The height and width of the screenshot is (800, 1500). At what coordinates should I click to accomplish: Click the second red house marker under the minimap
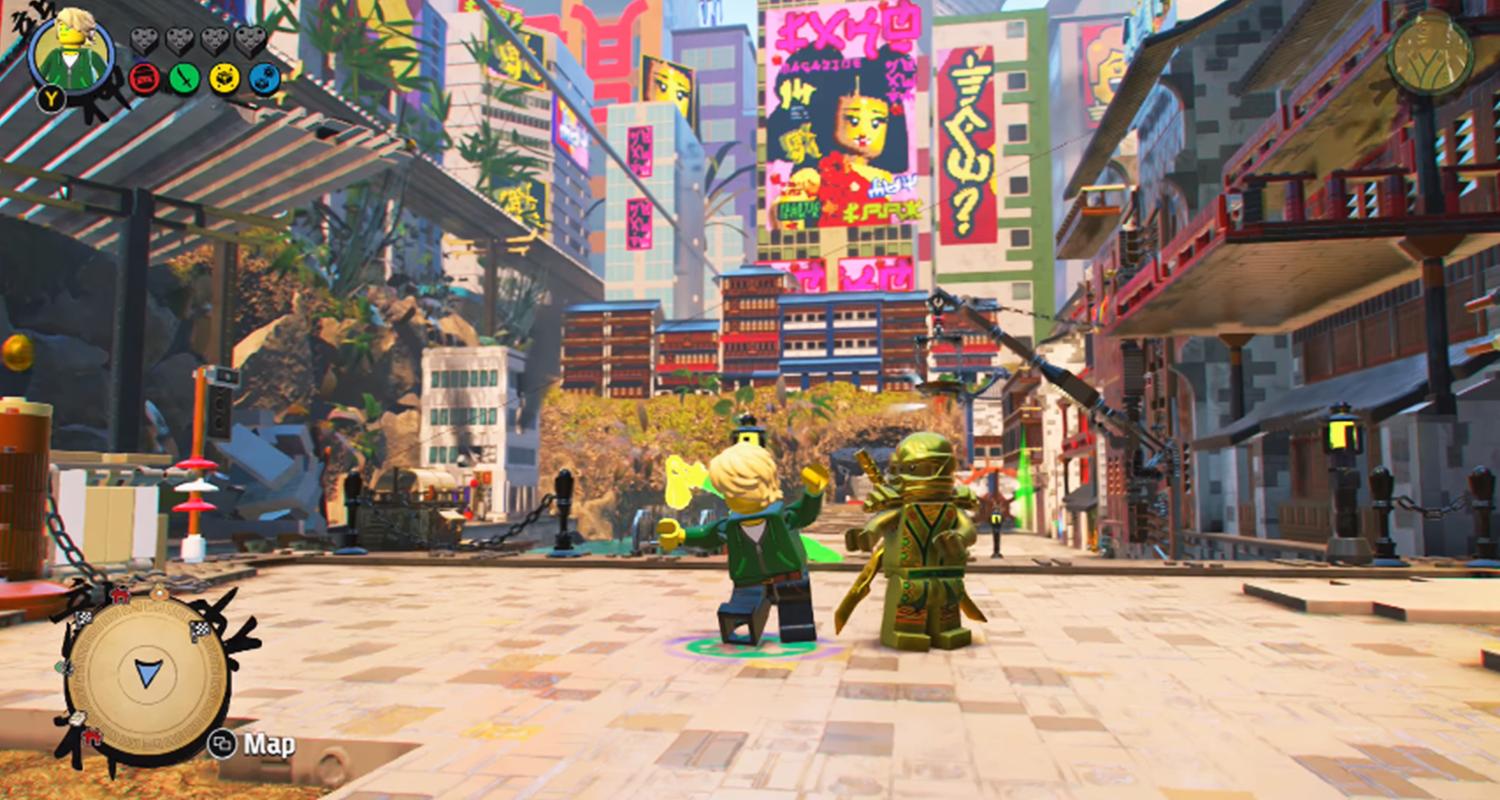[x=91, y=738]
